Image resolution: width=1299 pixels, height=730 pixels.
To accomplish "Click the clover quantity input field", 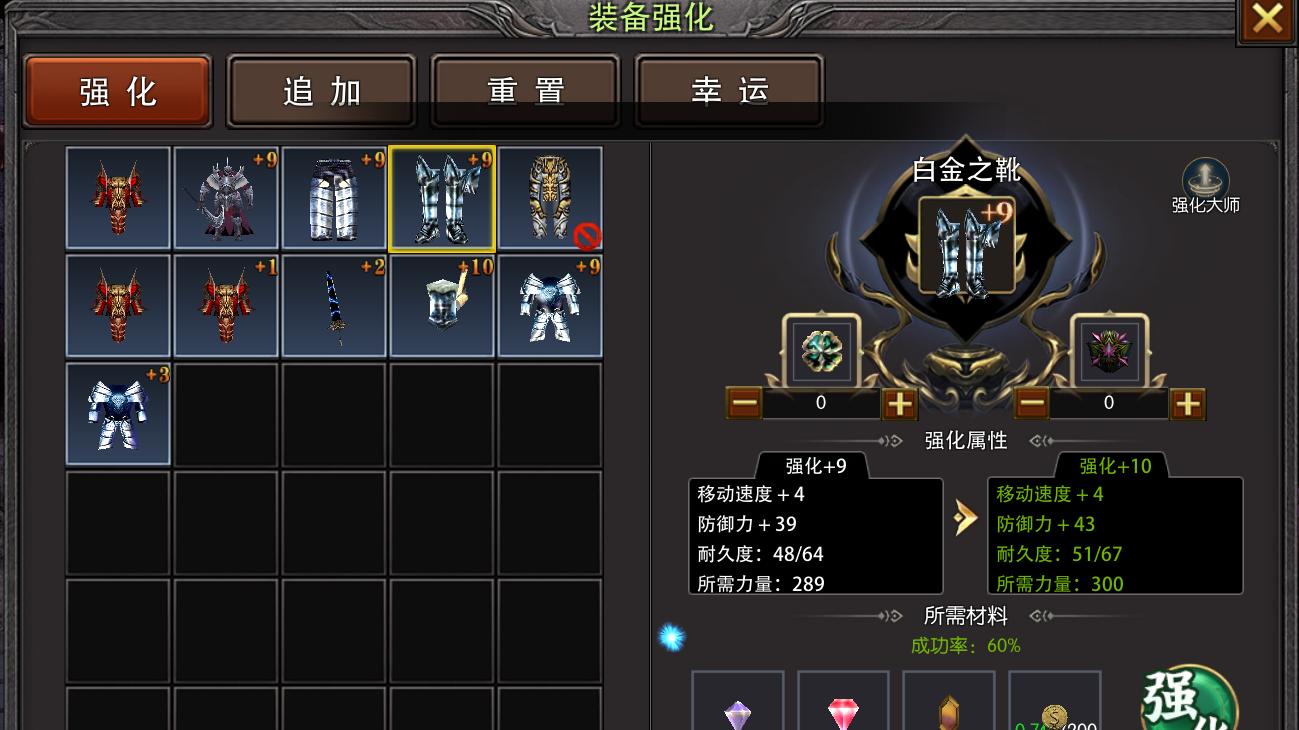I will coord(820,403).
